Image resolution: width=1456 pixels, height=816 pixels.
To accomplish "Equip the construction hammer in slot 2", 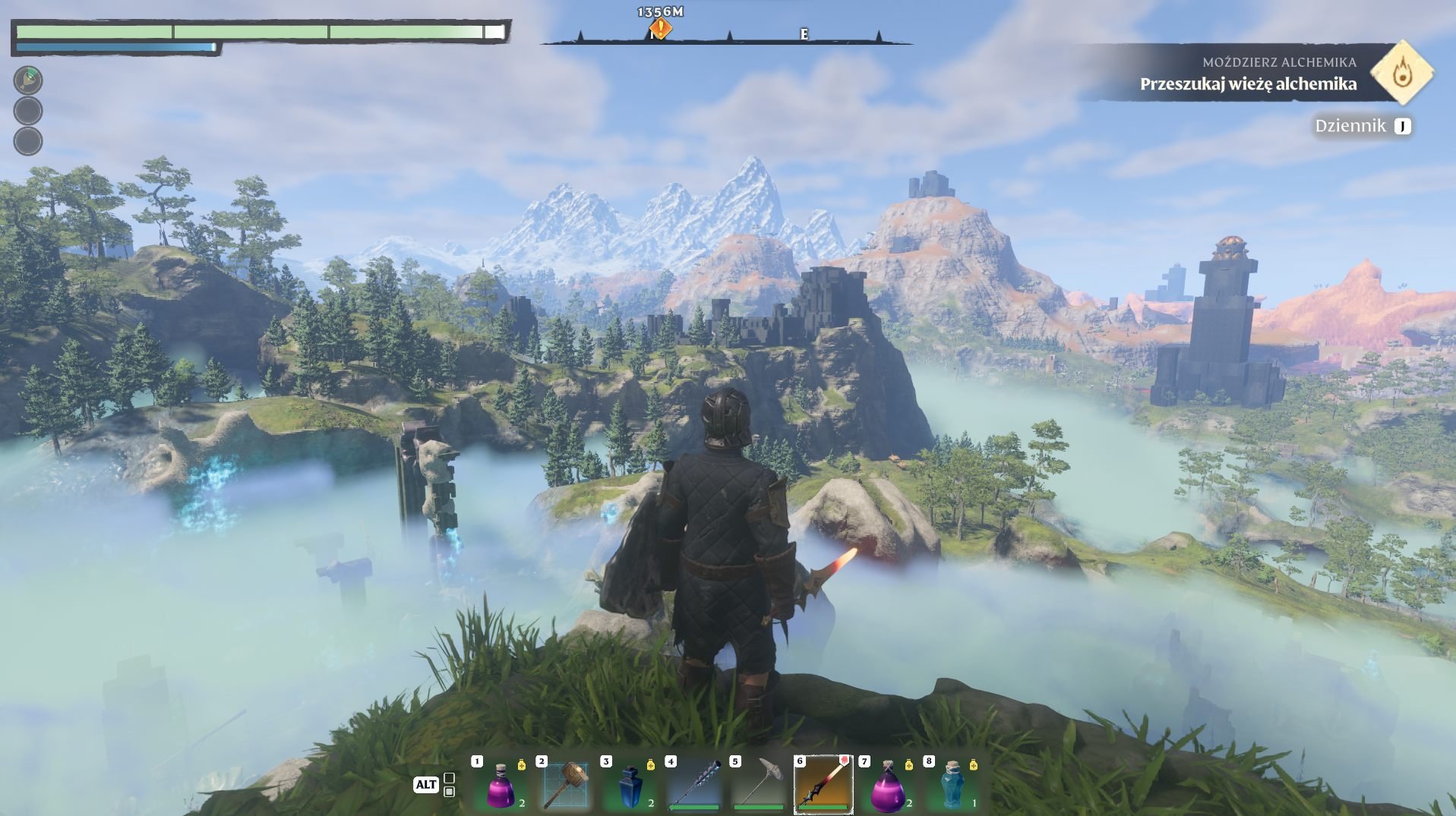I will click(566, 785).
